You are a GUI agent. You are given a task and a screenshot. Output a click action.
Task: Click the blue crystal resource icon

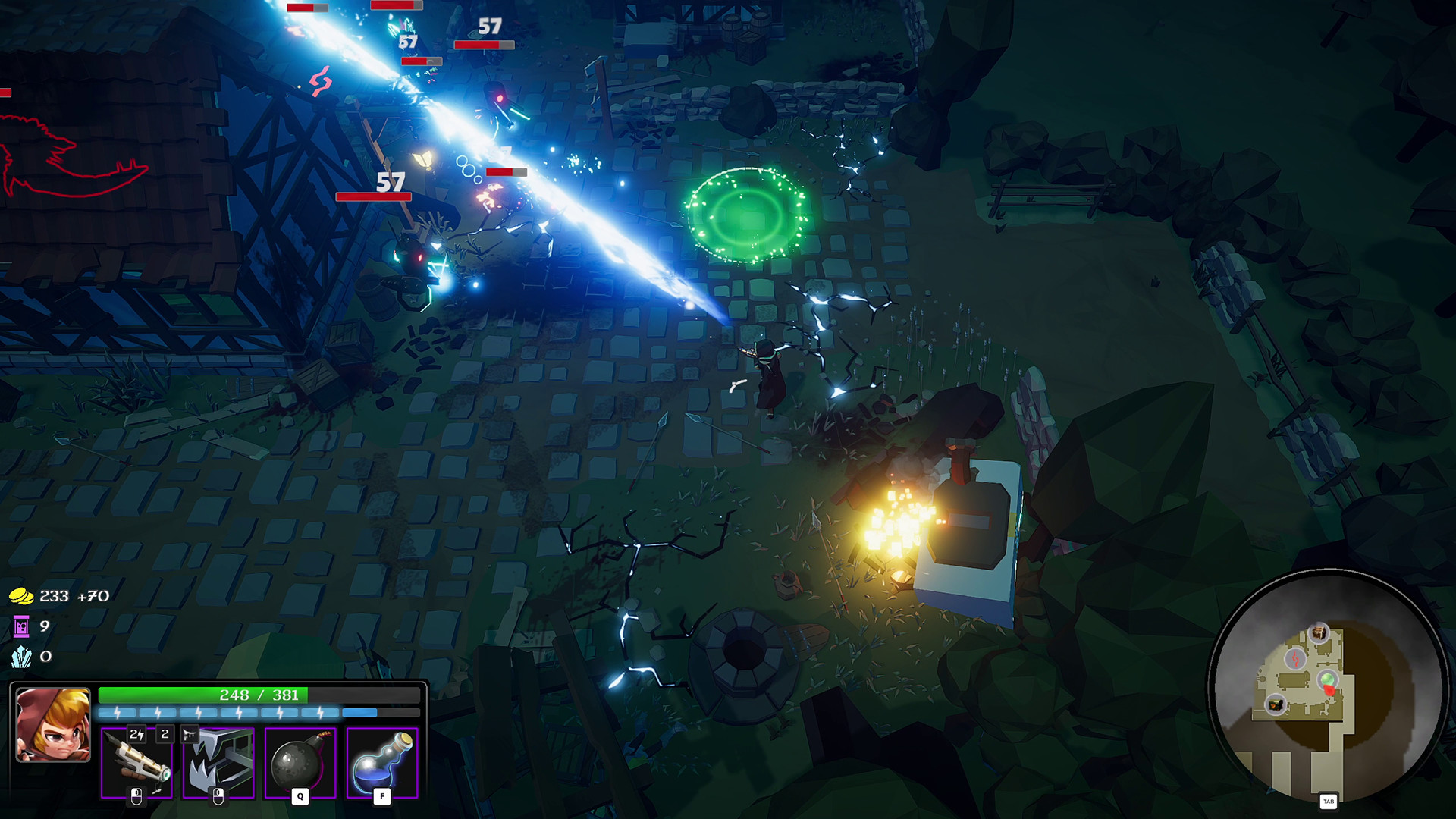pyautogui.click(x=20, y=658)
